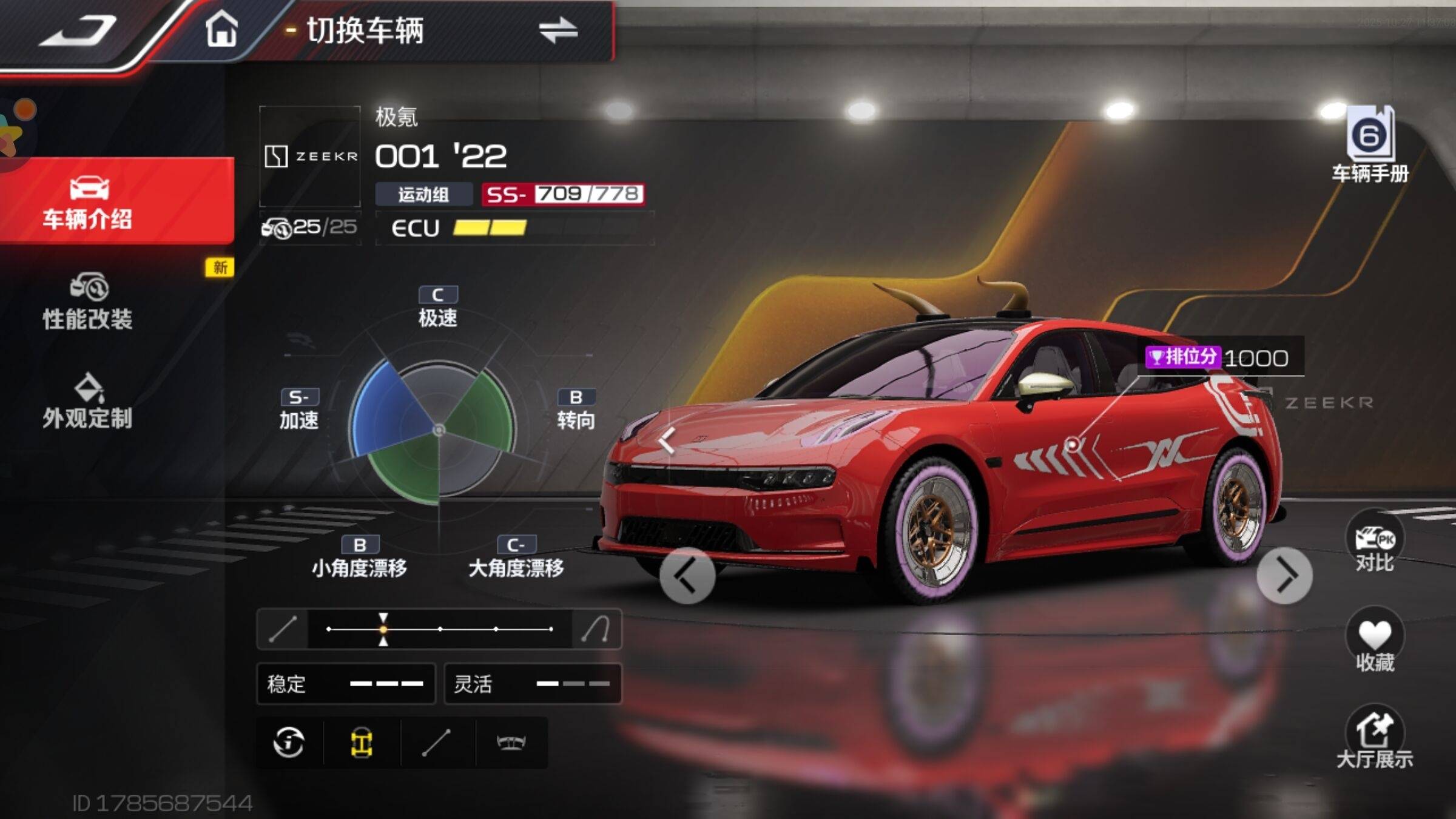Select the yellow car chassis icon

coord(362,743)
